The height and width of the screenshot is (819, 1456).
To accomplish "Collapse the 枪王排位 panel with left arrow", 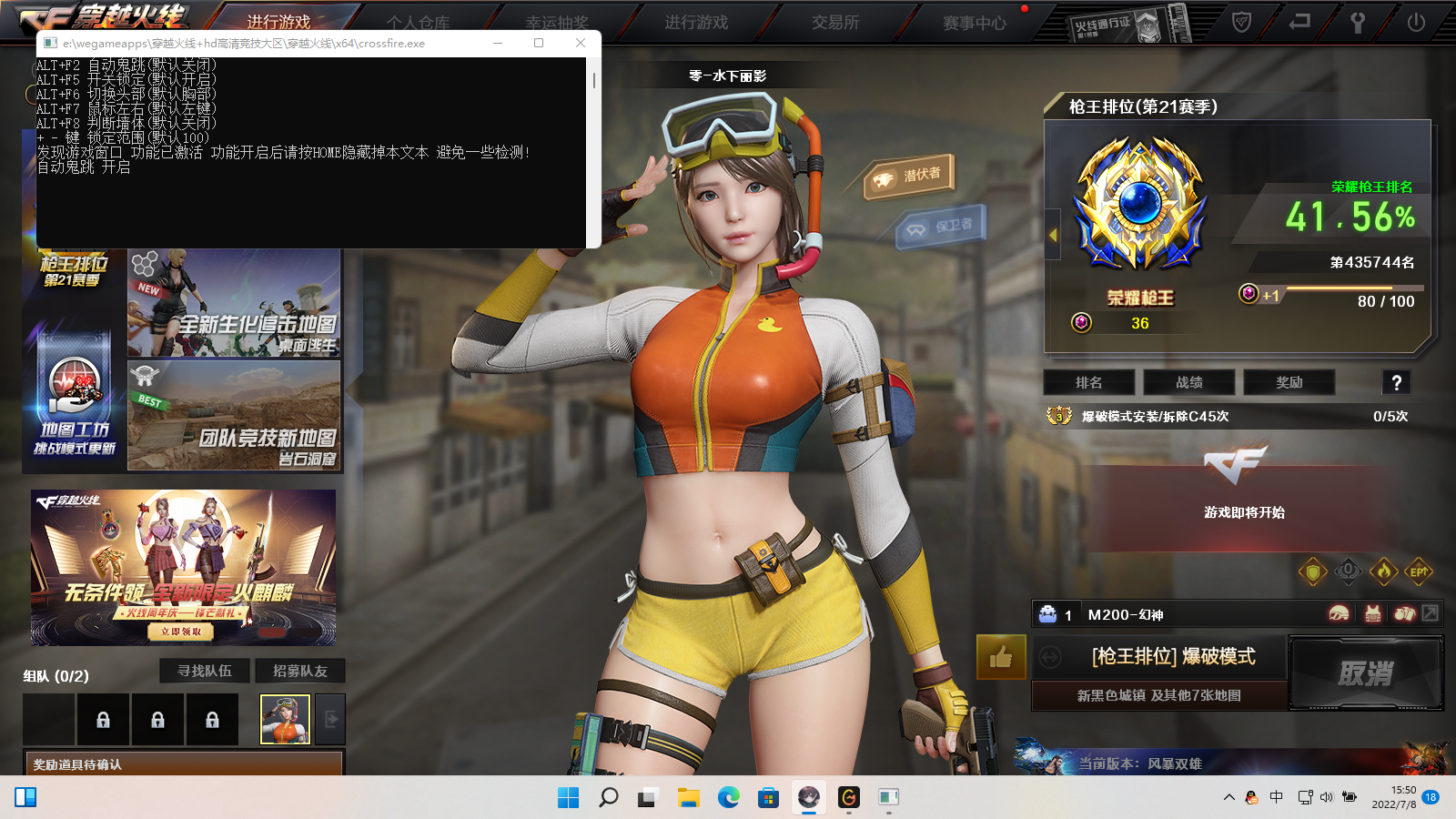I will pyautogui.click(x=1051, y=233).
